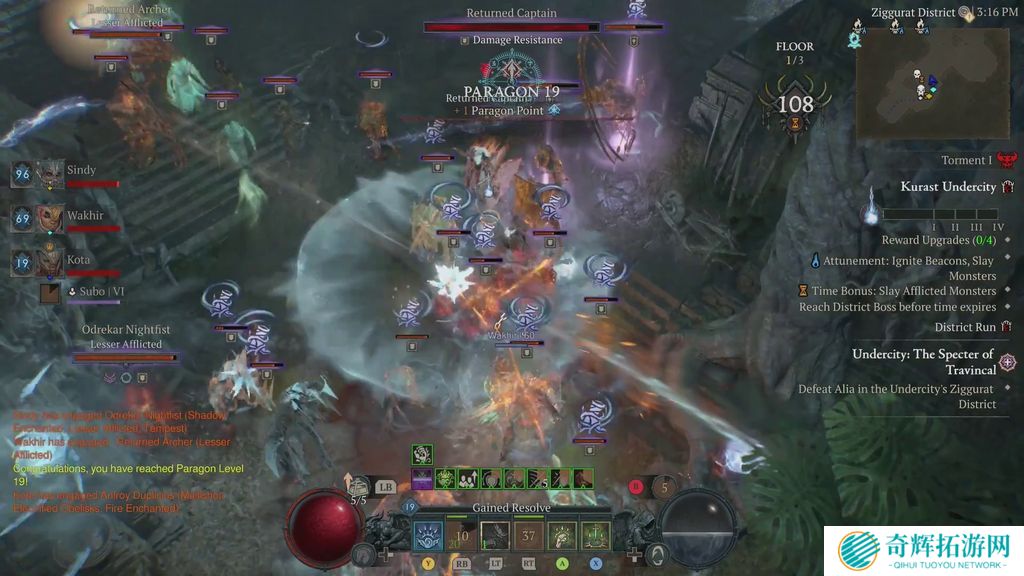Click the consumable icon with count 5
The height and width of the screenshot is (576, 1024).
[665, 487]
